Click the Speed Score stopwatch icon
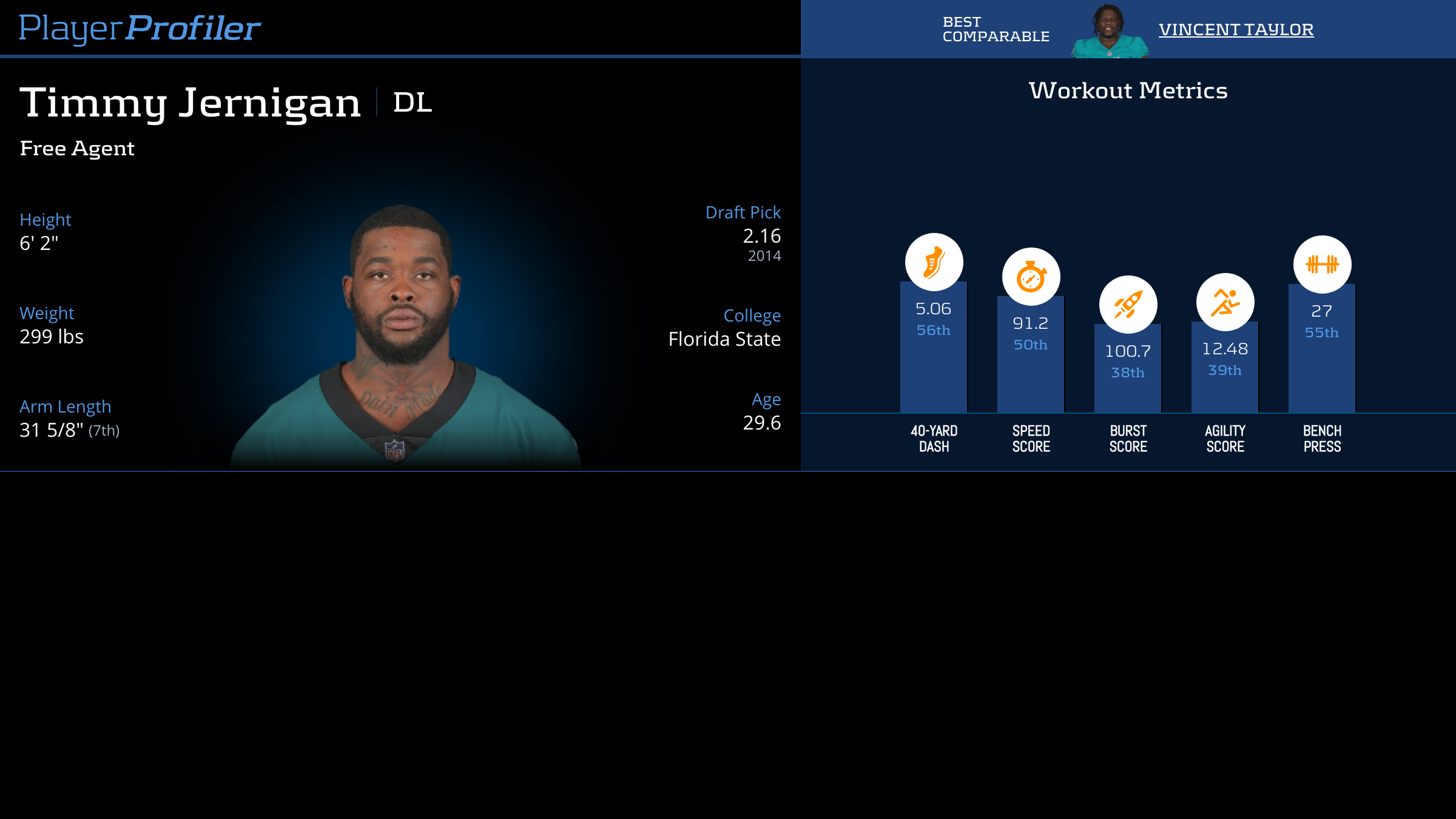 coord(1031,277)
